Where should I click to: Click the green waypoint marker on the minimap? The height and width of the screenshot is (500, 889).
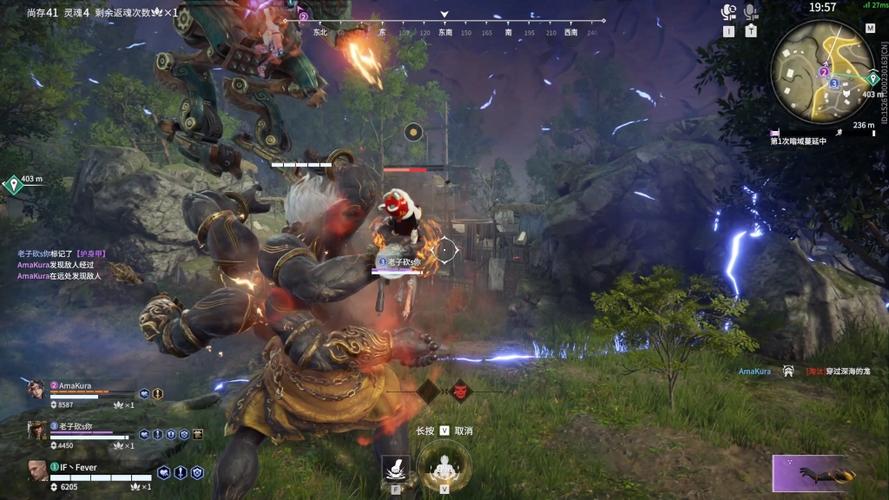coord(872,79)
